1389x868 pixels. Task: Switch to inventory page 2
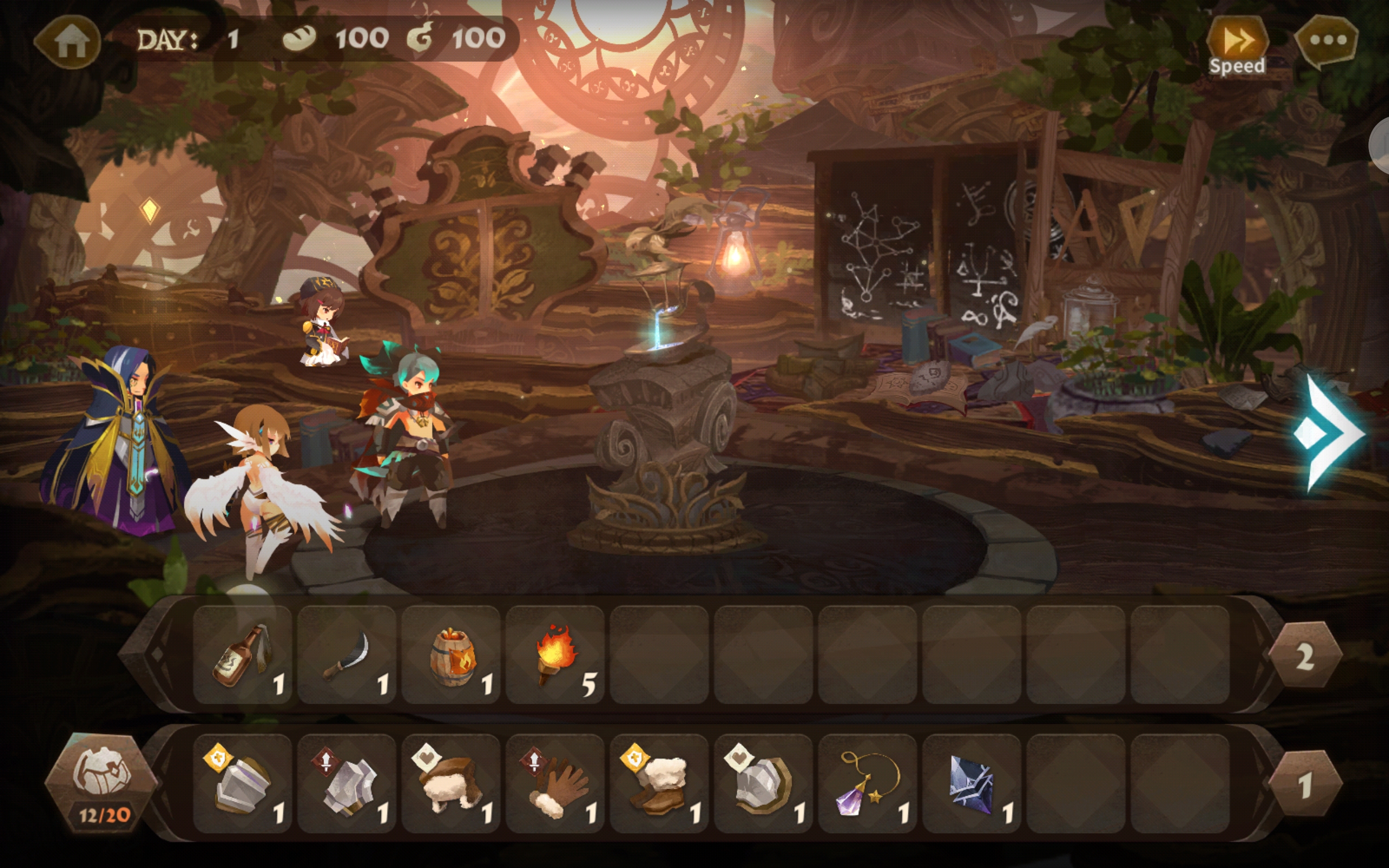pos(1304,655)
